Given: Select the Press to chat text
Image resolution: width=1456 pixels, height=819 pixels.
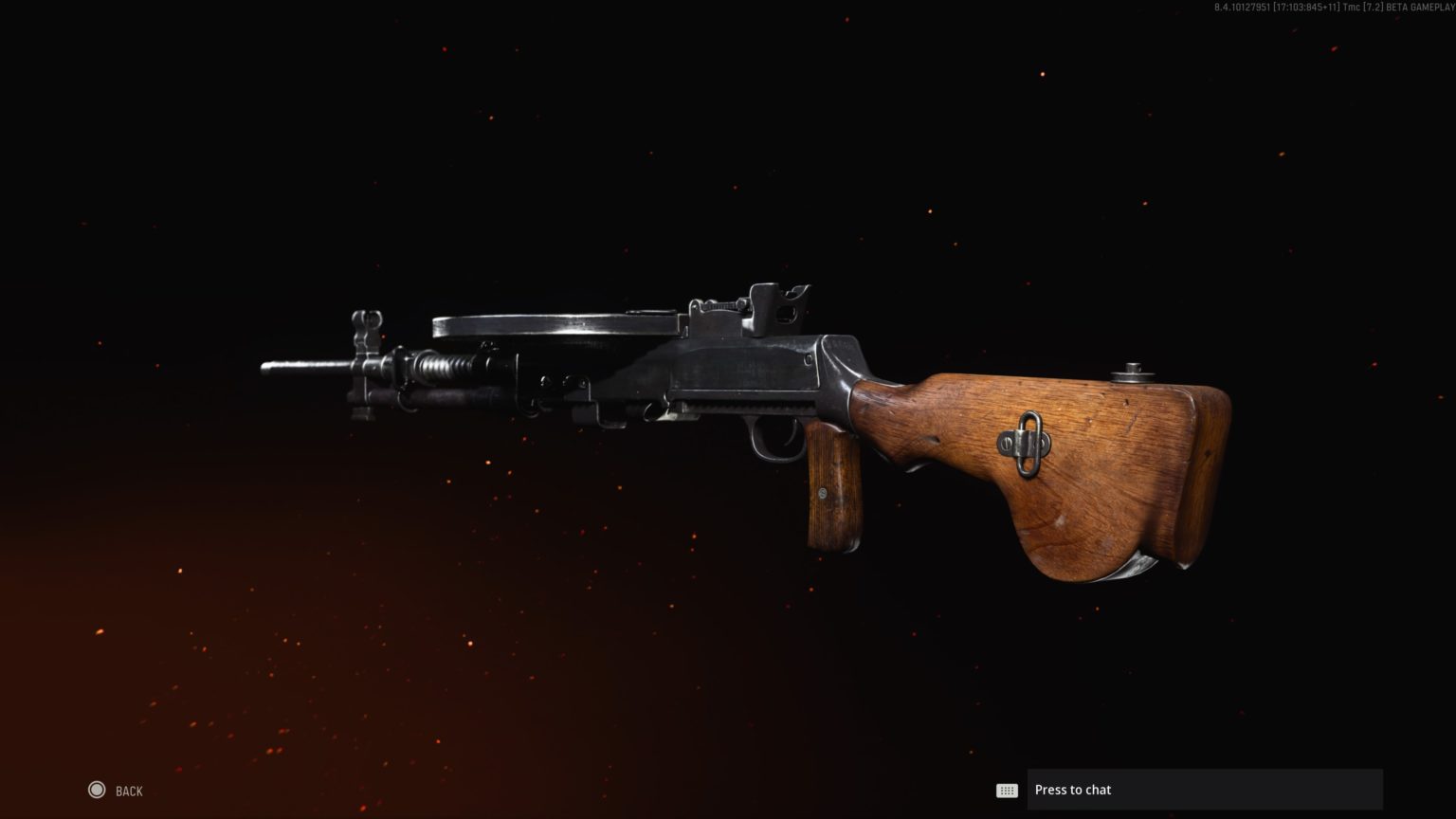Looking at the screenshot, I should (x=1072, y=789).
